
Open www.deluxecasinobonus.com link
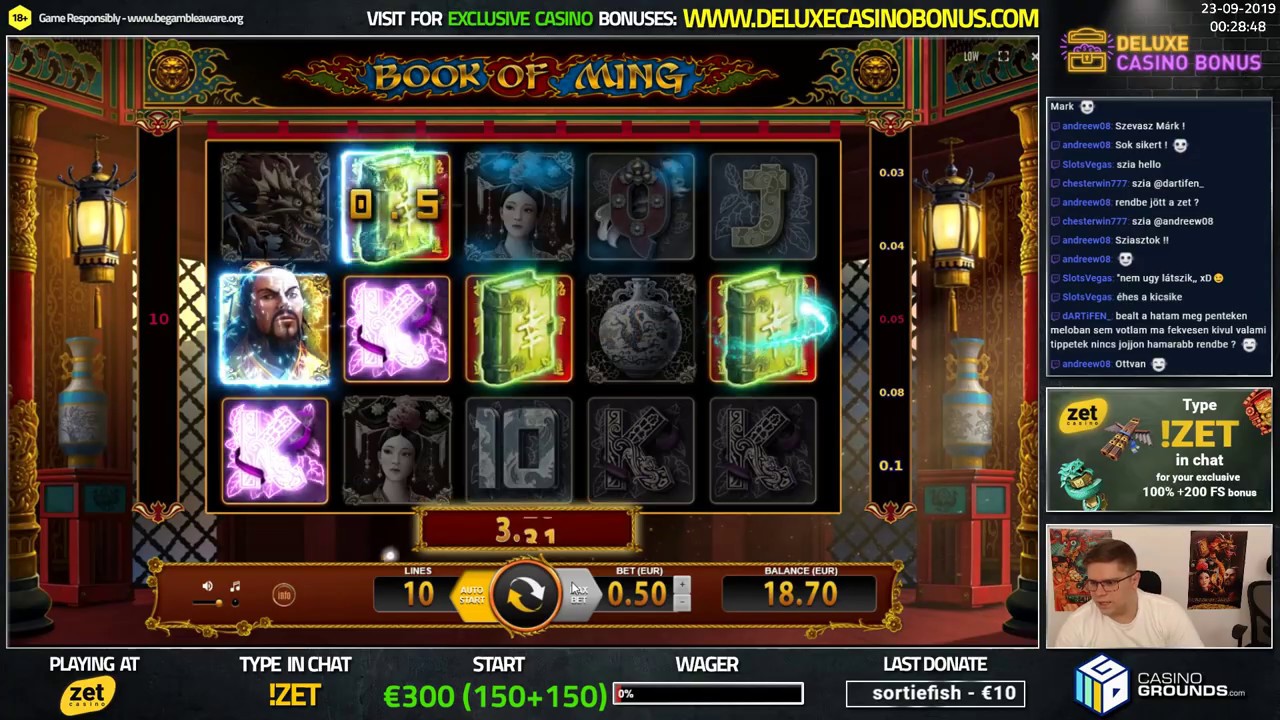pyautogui.click(x=858, y=17)
